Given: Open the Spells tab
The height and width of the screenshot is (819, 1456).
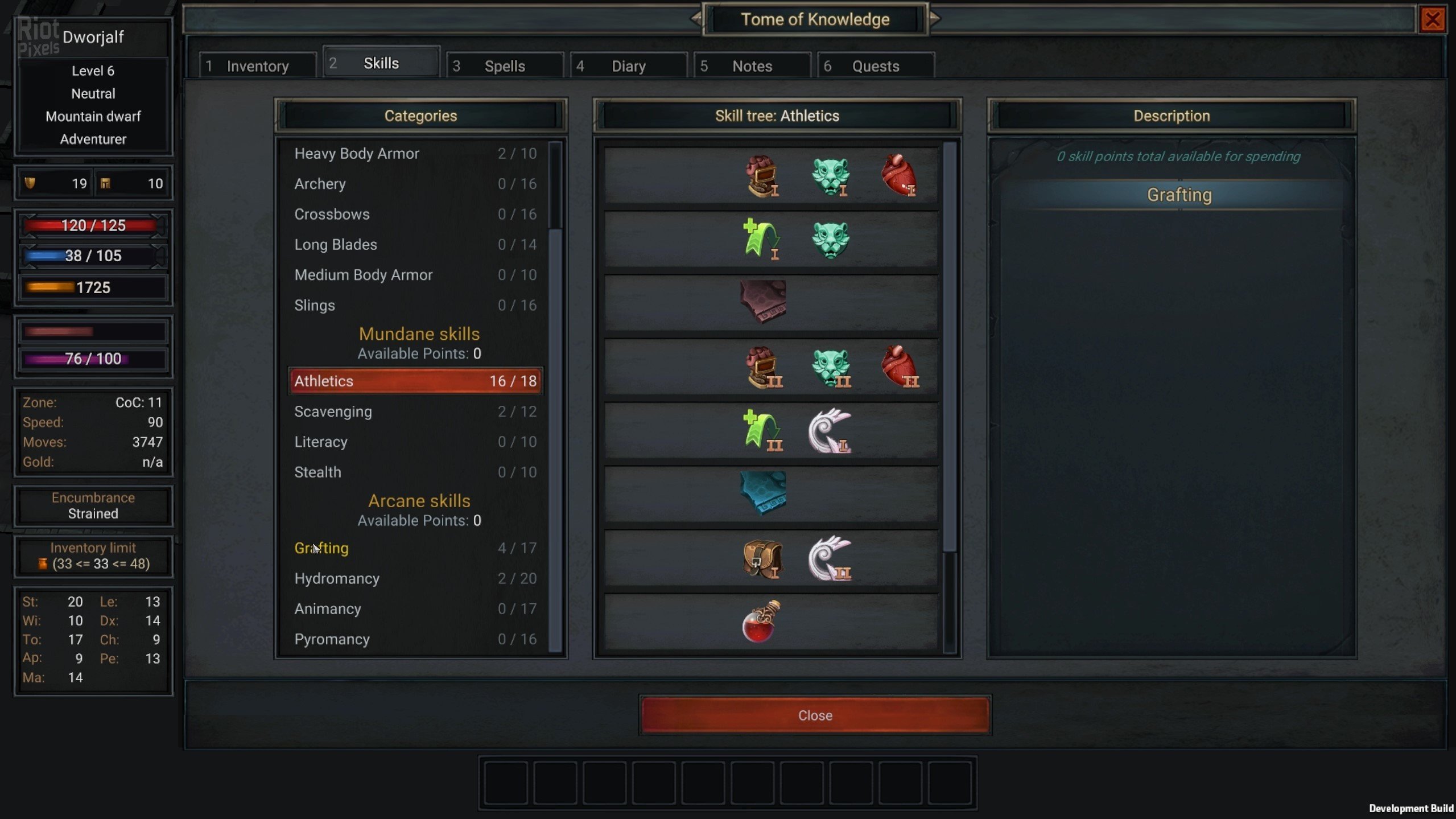Looking at the screenshot, I should tap(504, 66).
